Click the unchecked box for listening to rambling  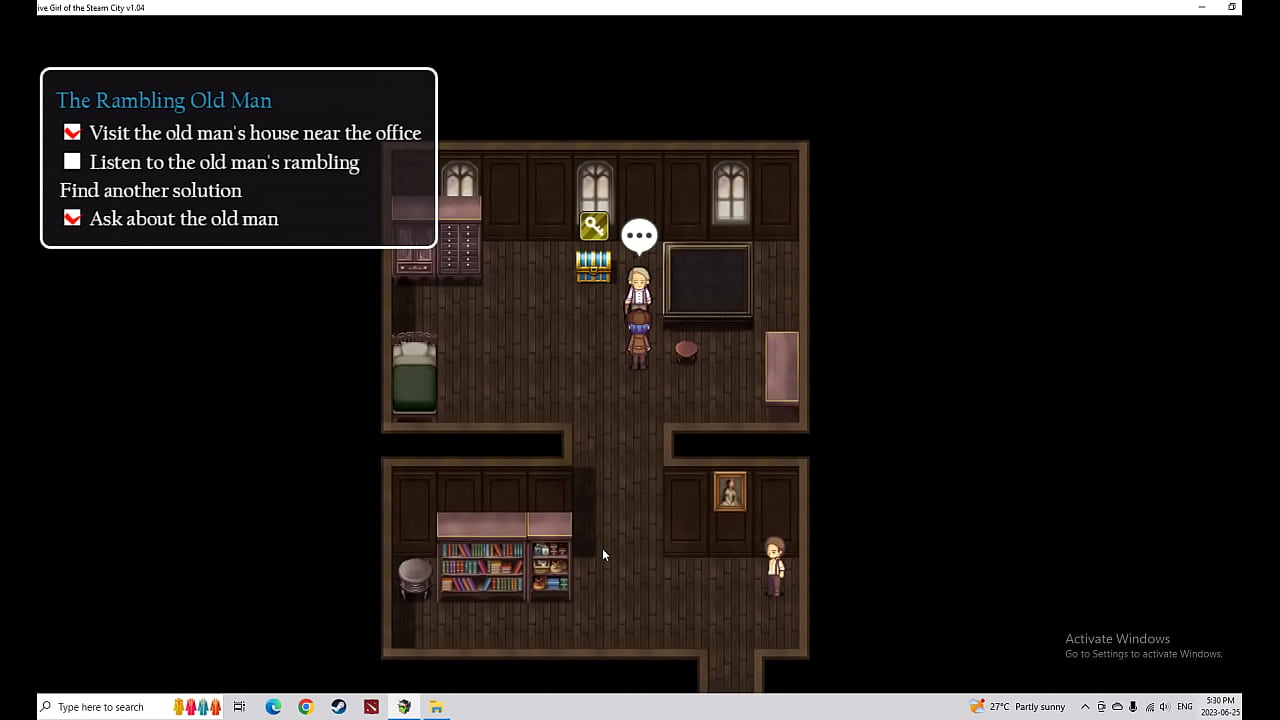pos(72,162)
